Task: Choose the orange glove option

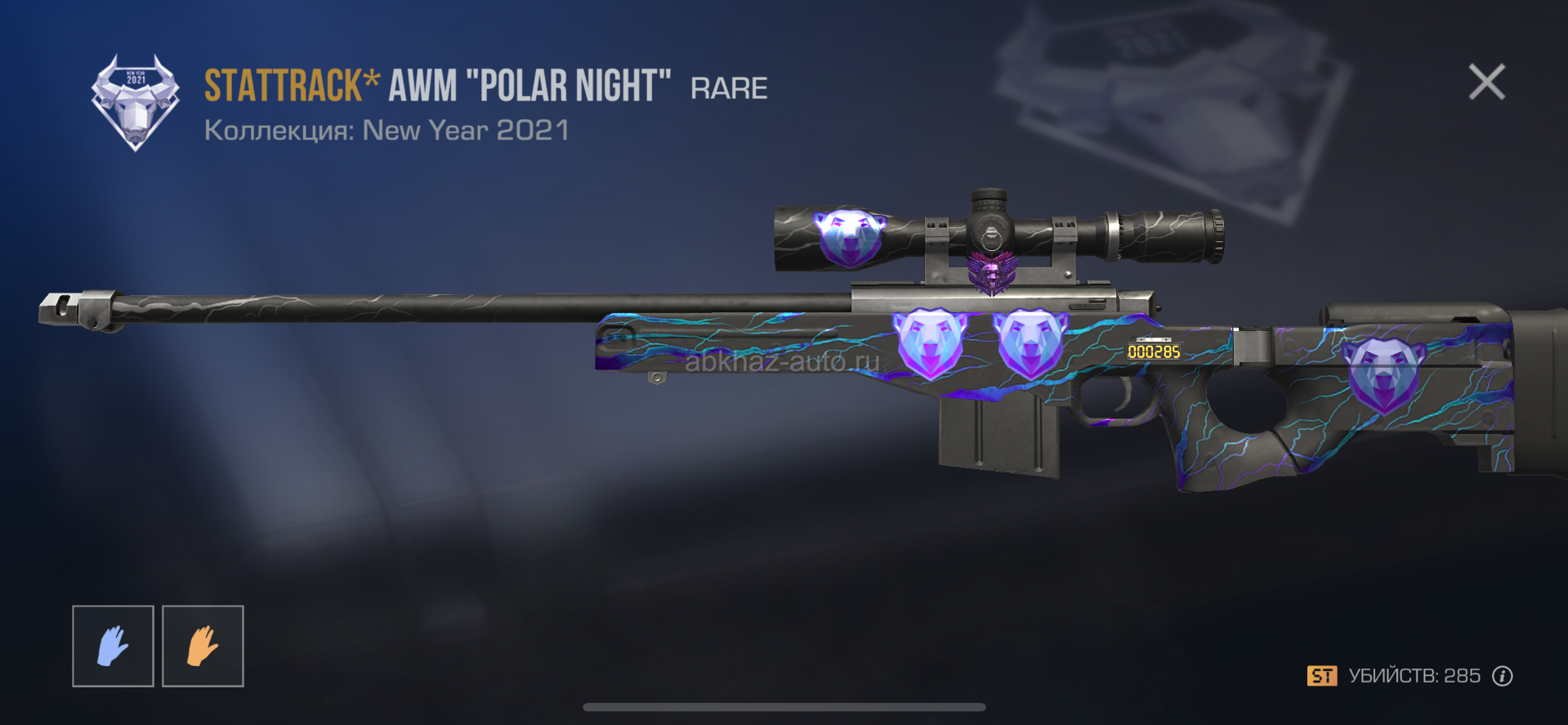Action: click(203, 646)
